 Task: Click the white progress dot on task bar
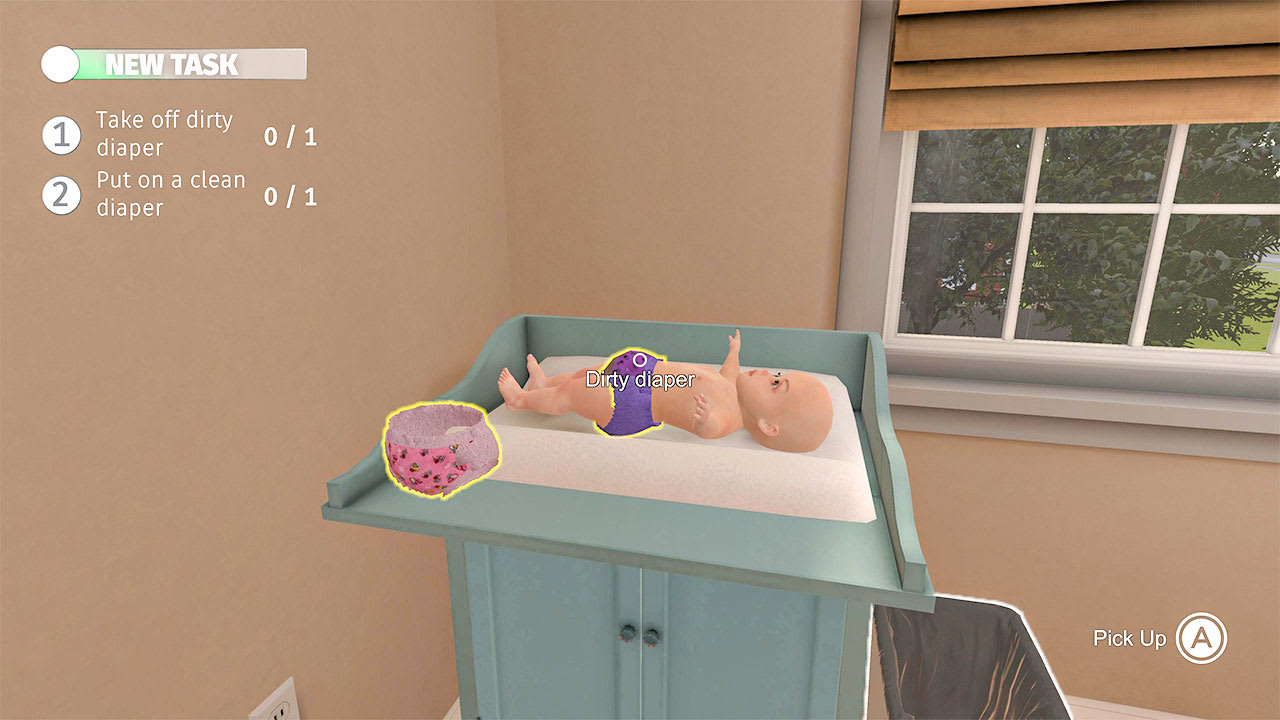[x=58, y=64]
